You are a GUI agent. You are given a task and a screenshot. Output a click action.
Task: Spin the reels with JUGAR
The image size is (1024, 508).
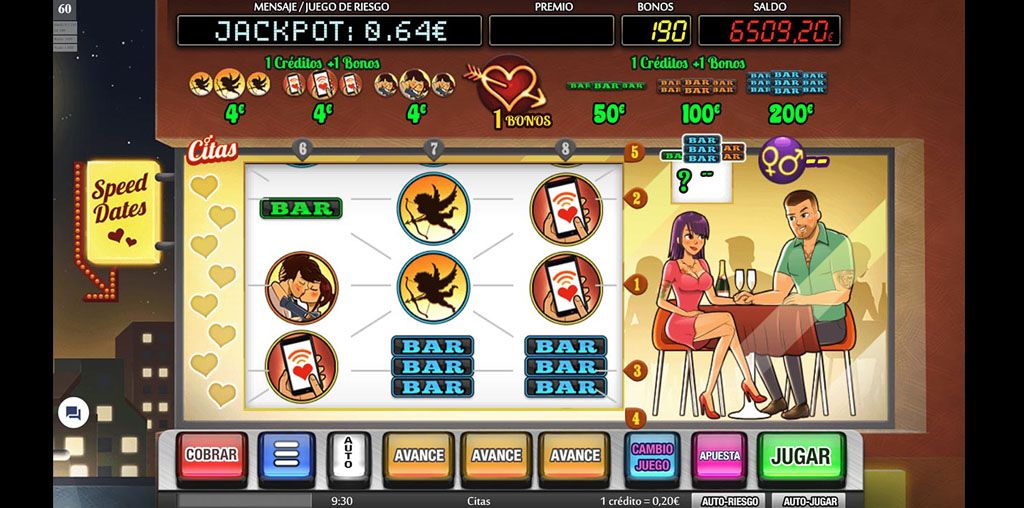coord(800,456)
